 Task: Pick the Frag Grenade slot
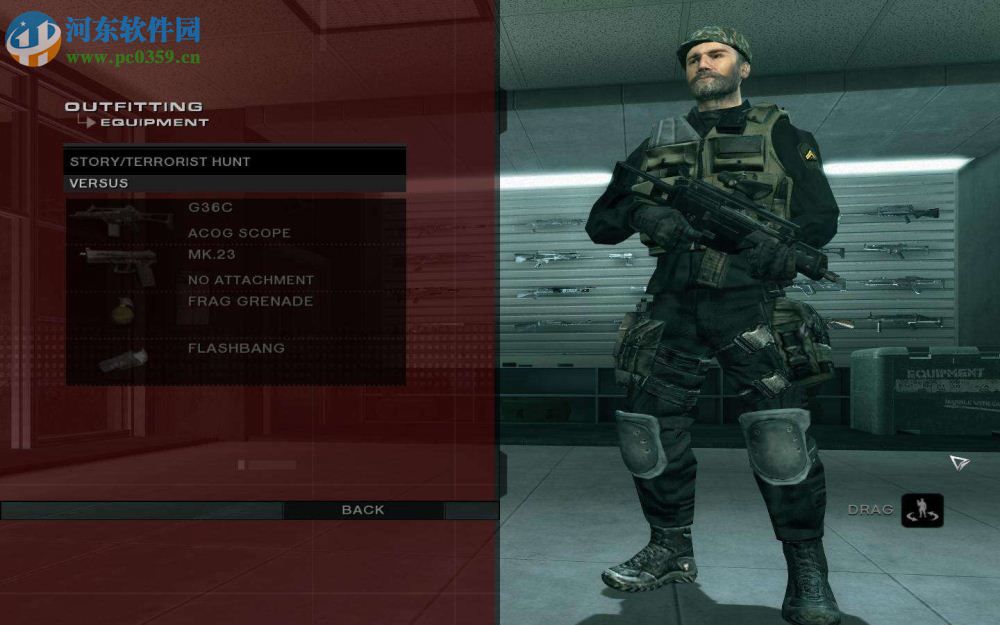coord(250,301)
